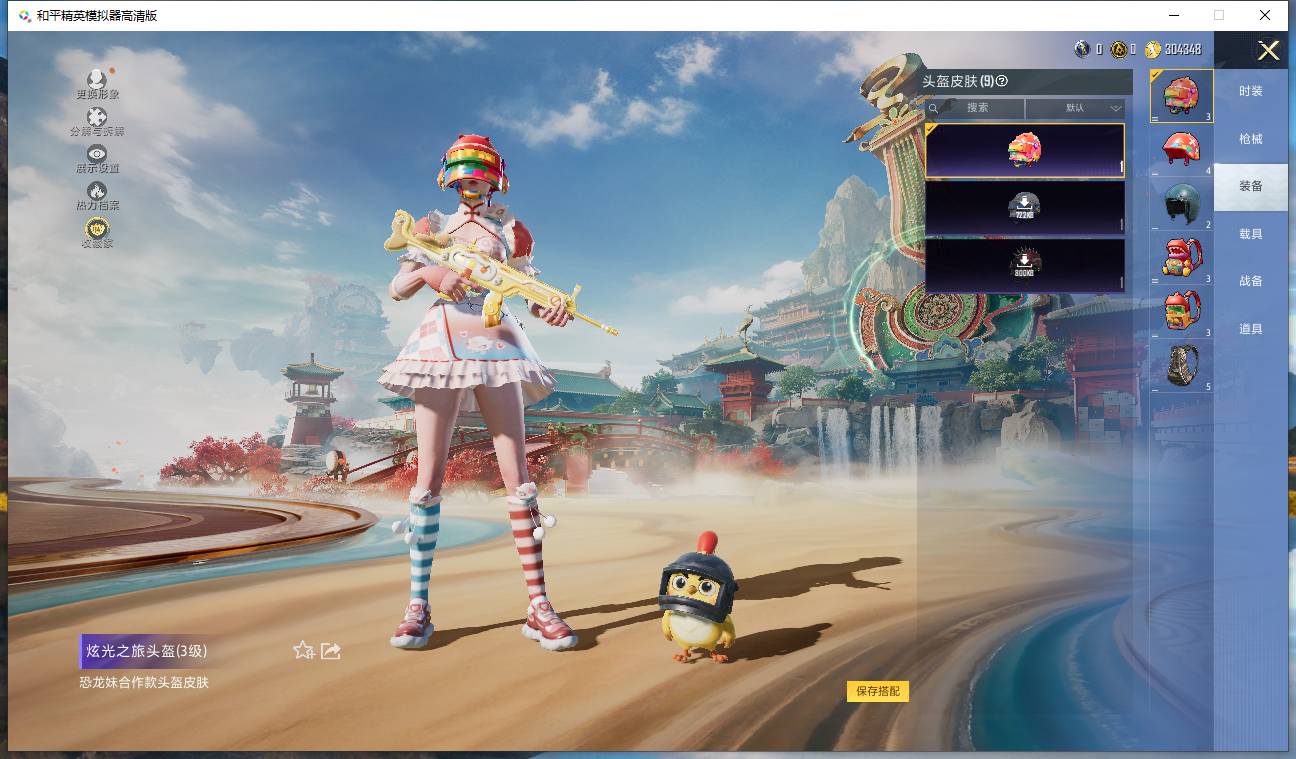Close the equipment wardrobe with the X

pyautogui.click(x=1268, y=51)
